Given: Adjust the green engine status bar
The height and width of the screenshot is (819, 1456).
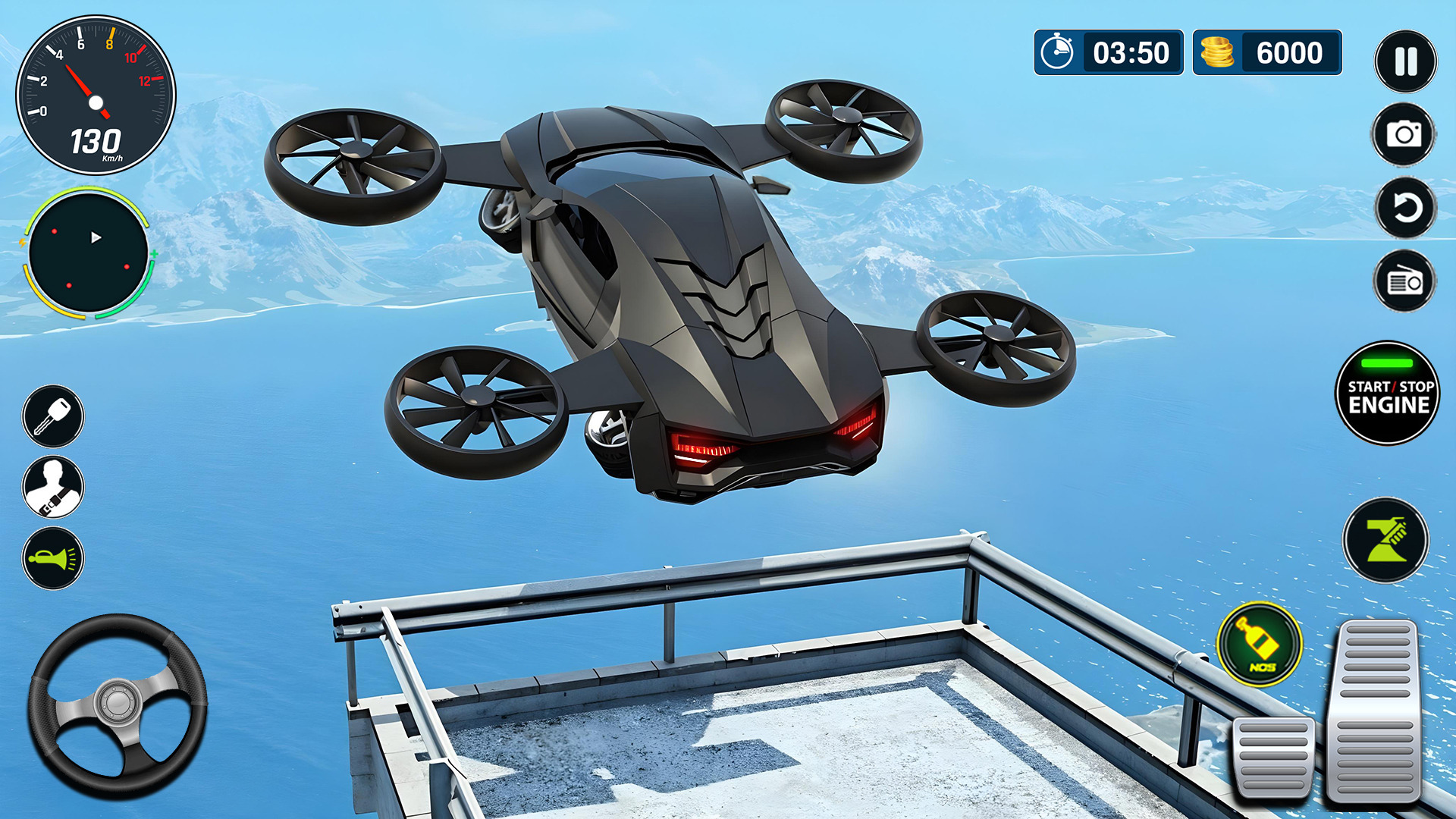Looking at the screenshot, I should [x=1387, y=363].
